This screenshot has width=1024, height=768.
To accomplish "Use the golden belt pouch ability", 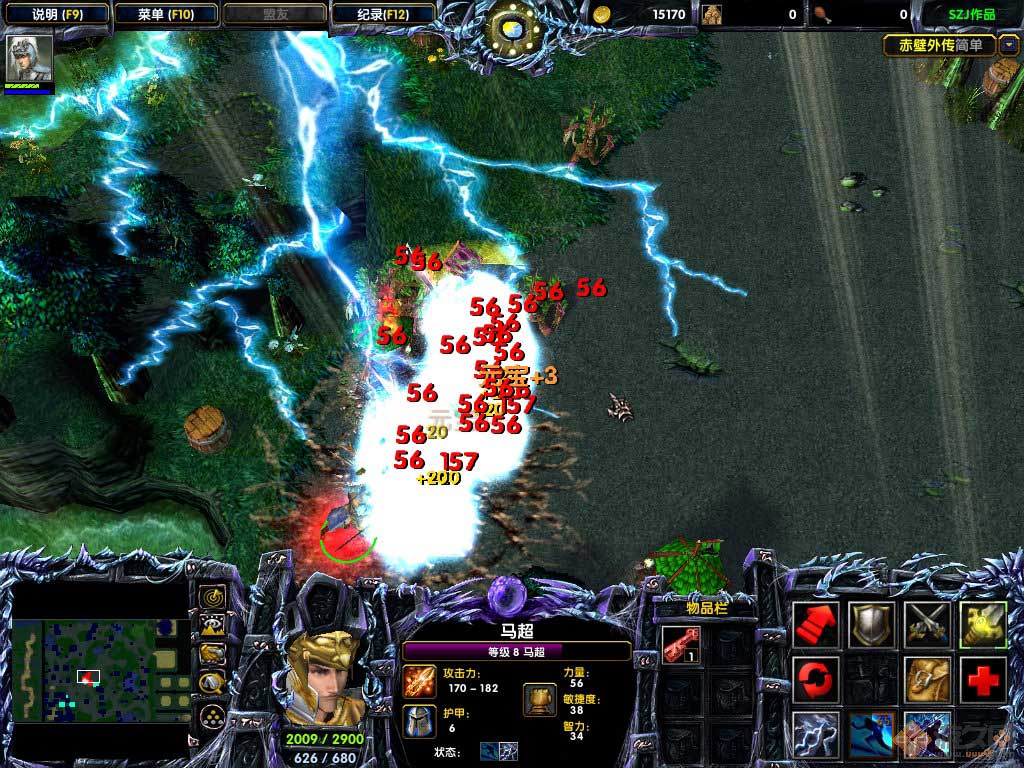I will coord(927,681).
